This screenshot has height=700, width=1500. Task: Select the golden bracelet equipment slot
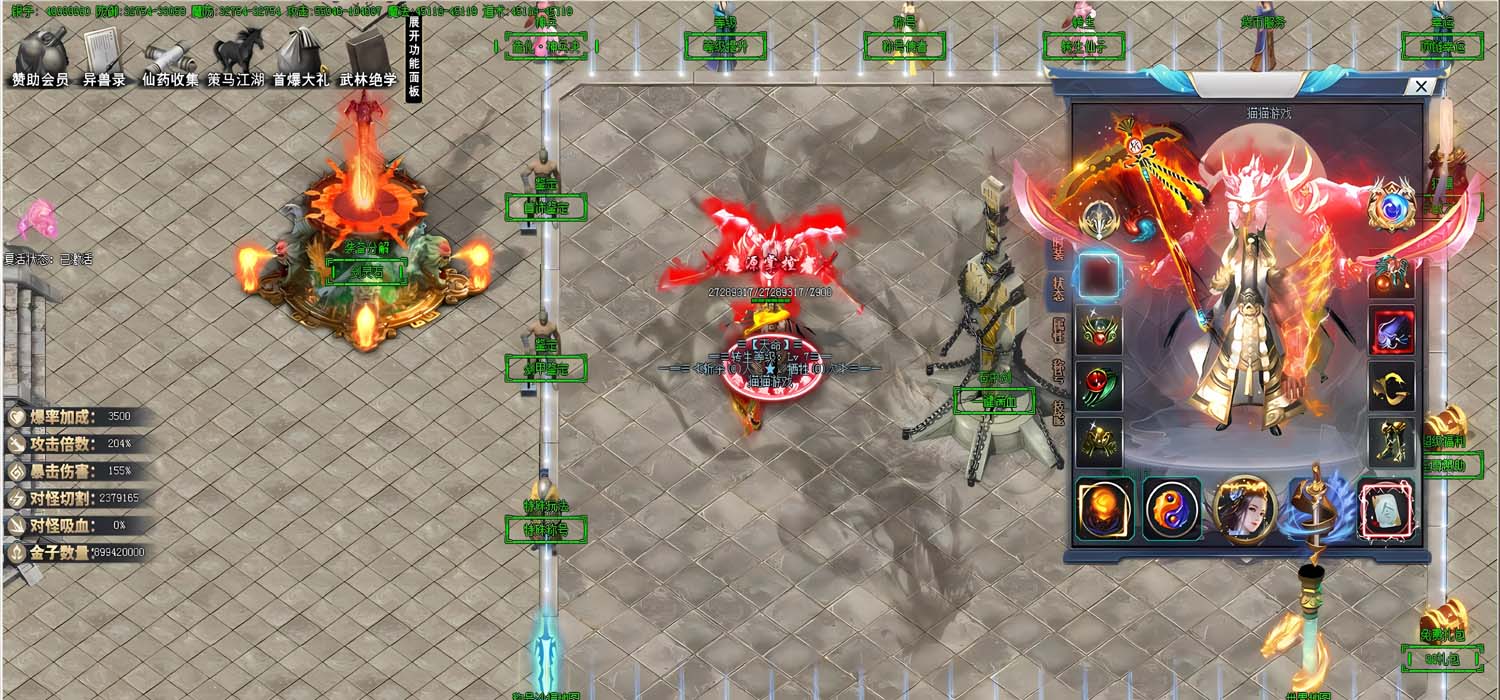[x=1391, y=385]
